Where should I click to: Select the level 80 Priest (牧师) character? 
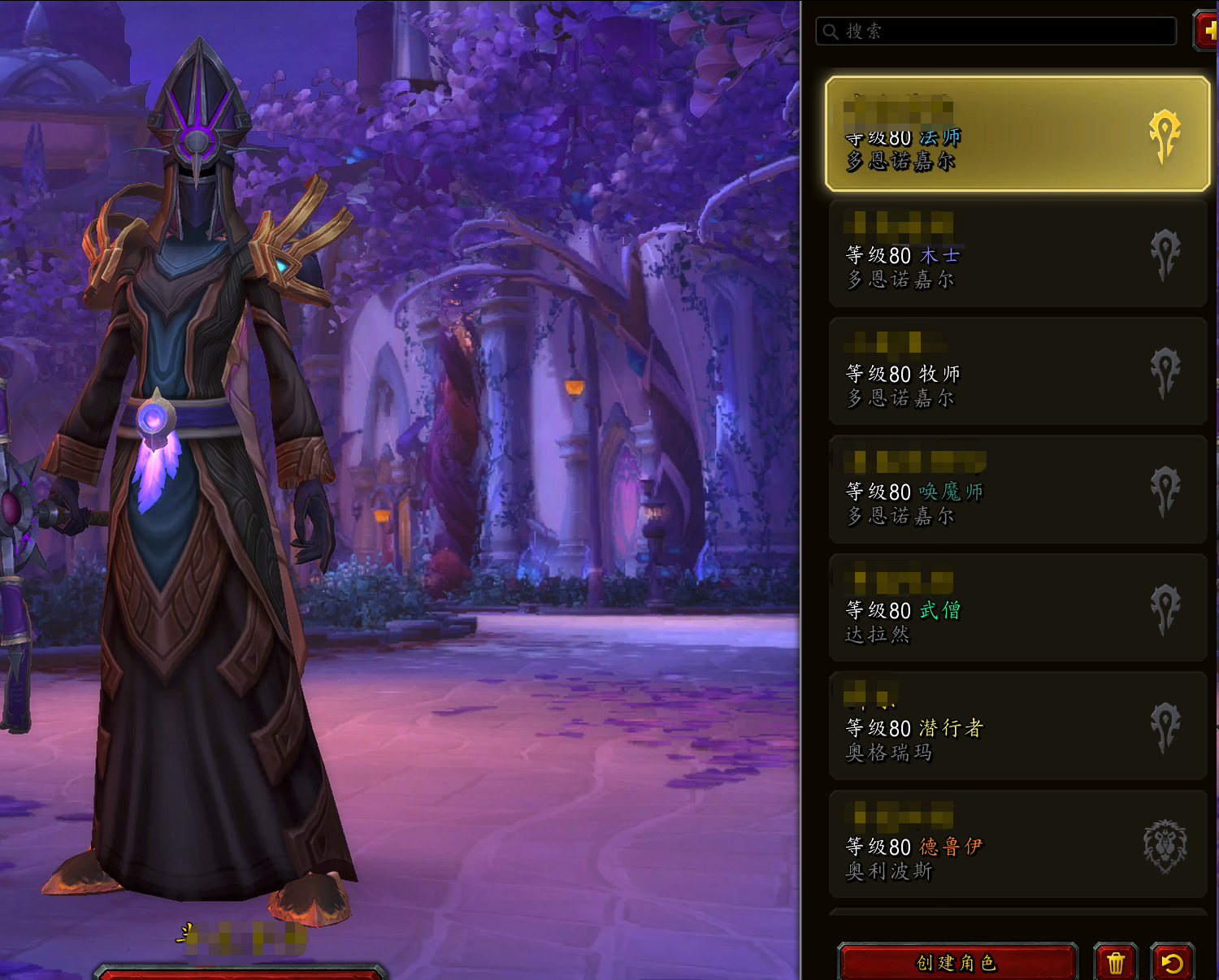tap(1017, 373)
